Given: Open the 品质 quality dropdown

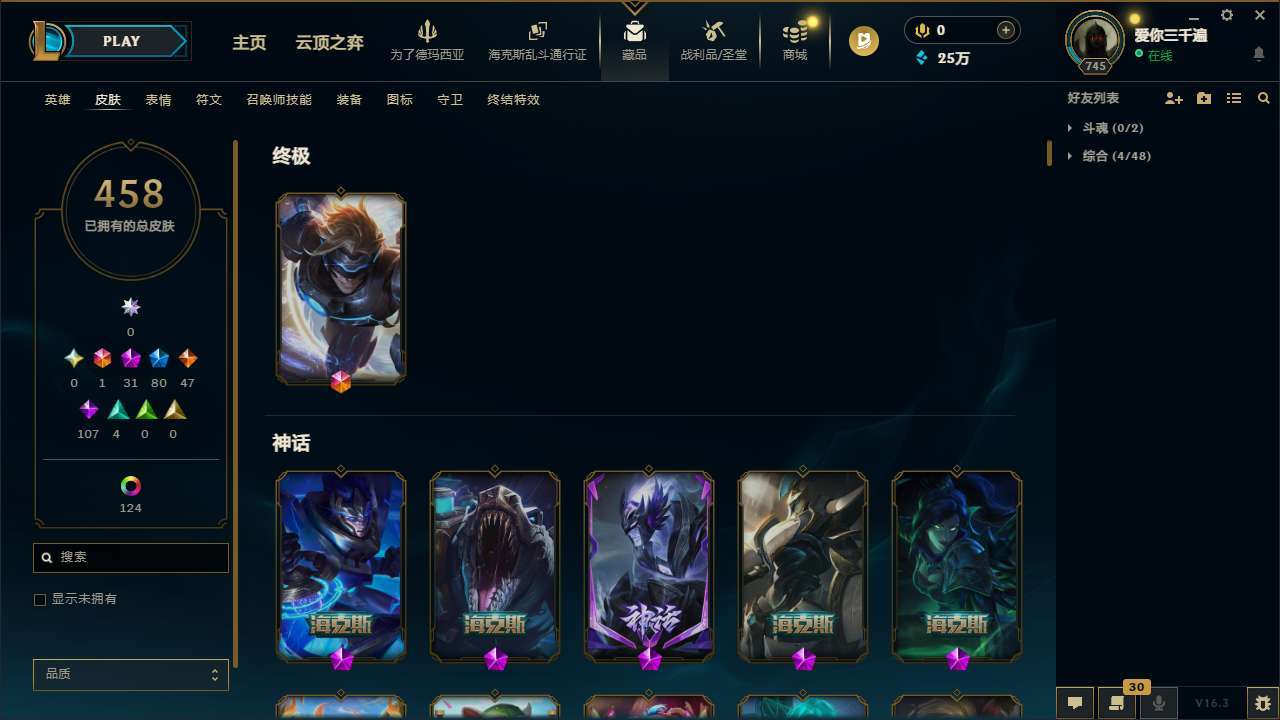Looking at the screenshot, I should (130, 674).
